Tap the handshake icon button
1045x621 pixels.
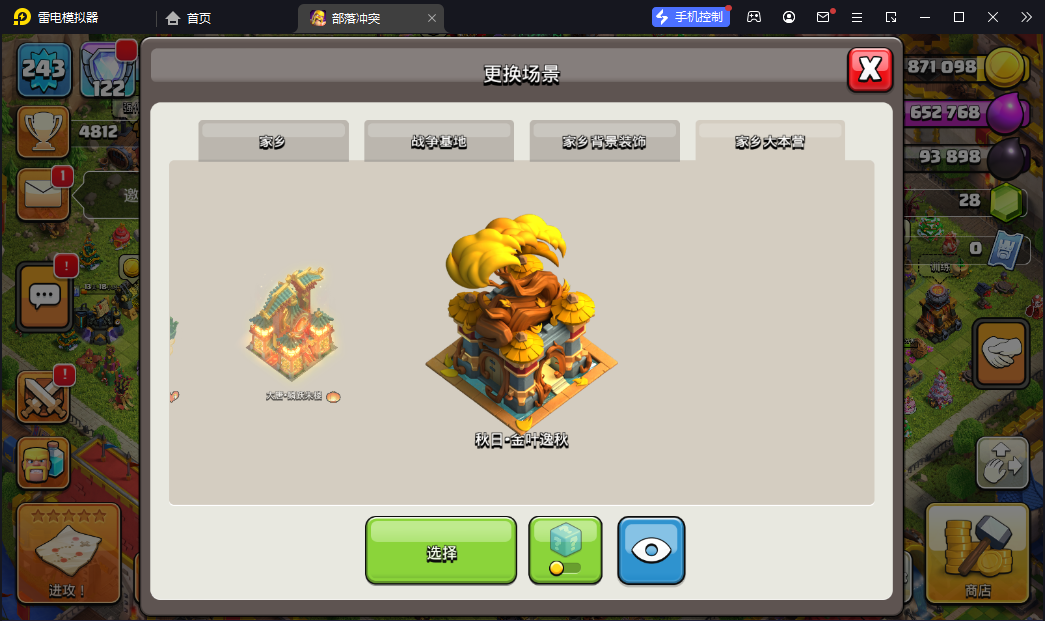pos(1000,353)
